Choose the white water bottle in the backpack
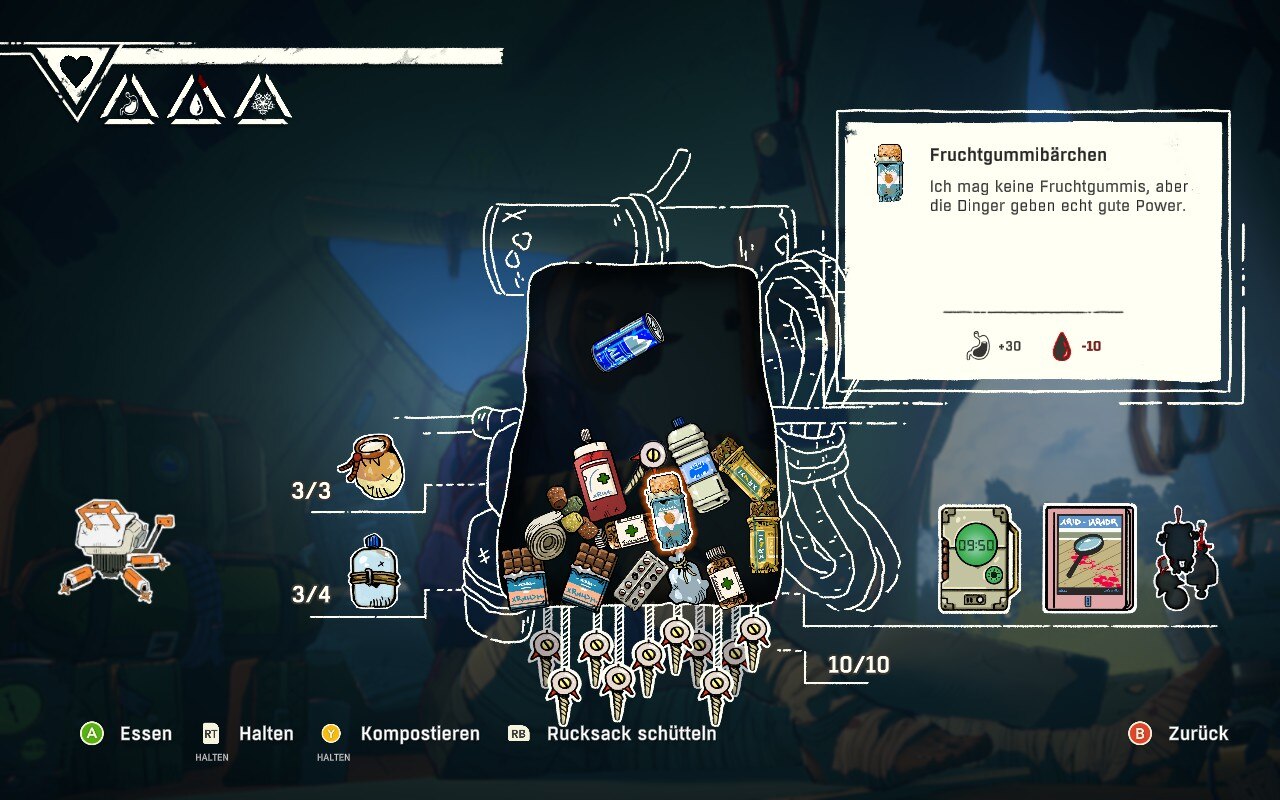Image resolution: width=1280 pixels, height=800 pixels. [x=695, y=465]
